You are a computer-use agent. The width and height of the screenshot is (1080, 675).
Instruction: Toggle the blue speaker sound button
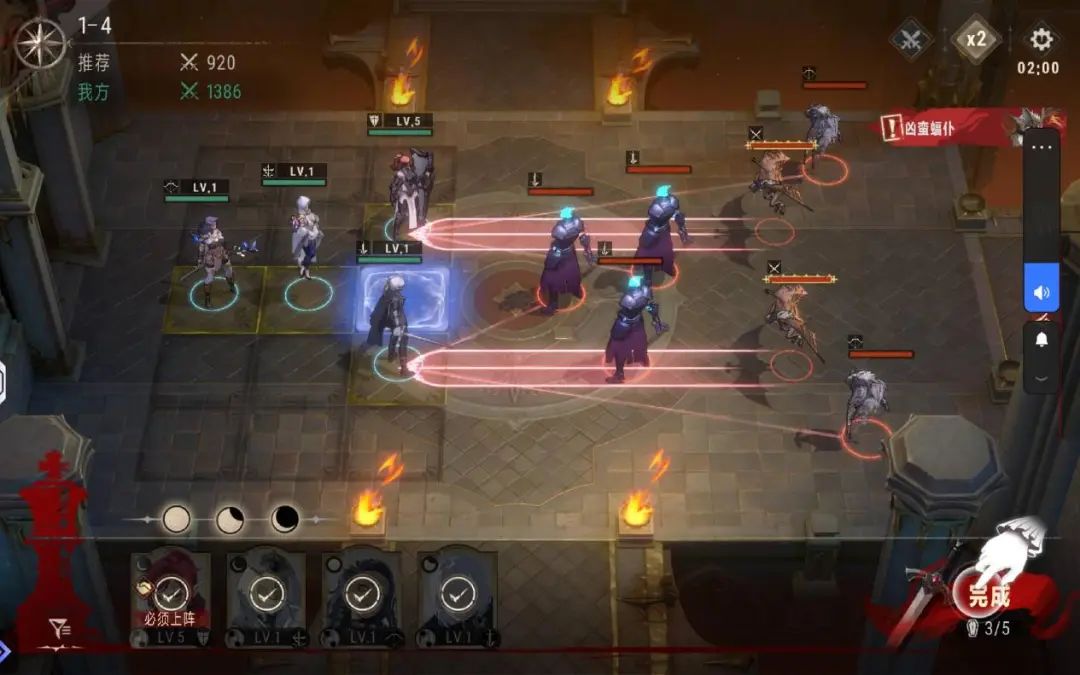point(1041,292)
